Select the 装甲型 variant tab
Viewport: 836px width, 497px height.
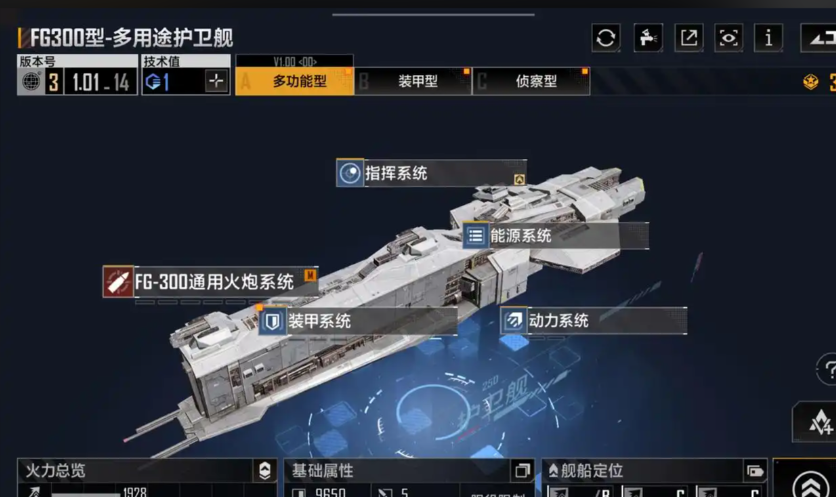click(x=416, y=81)
